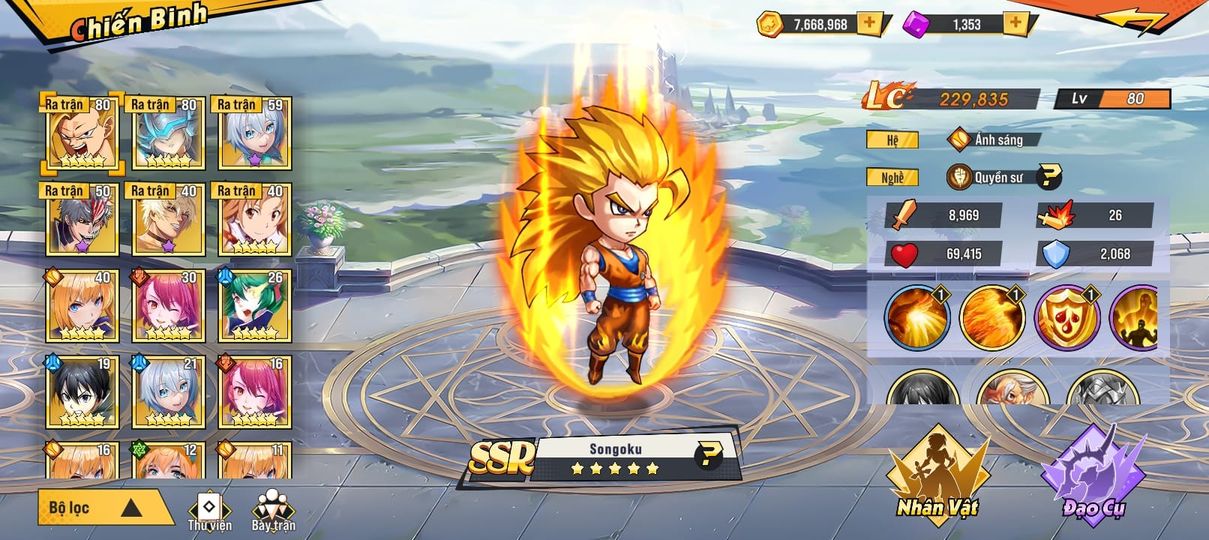Screen dimensions: 1209x540
Task: Add more gold coins with plus button
Action: [870, 23]
